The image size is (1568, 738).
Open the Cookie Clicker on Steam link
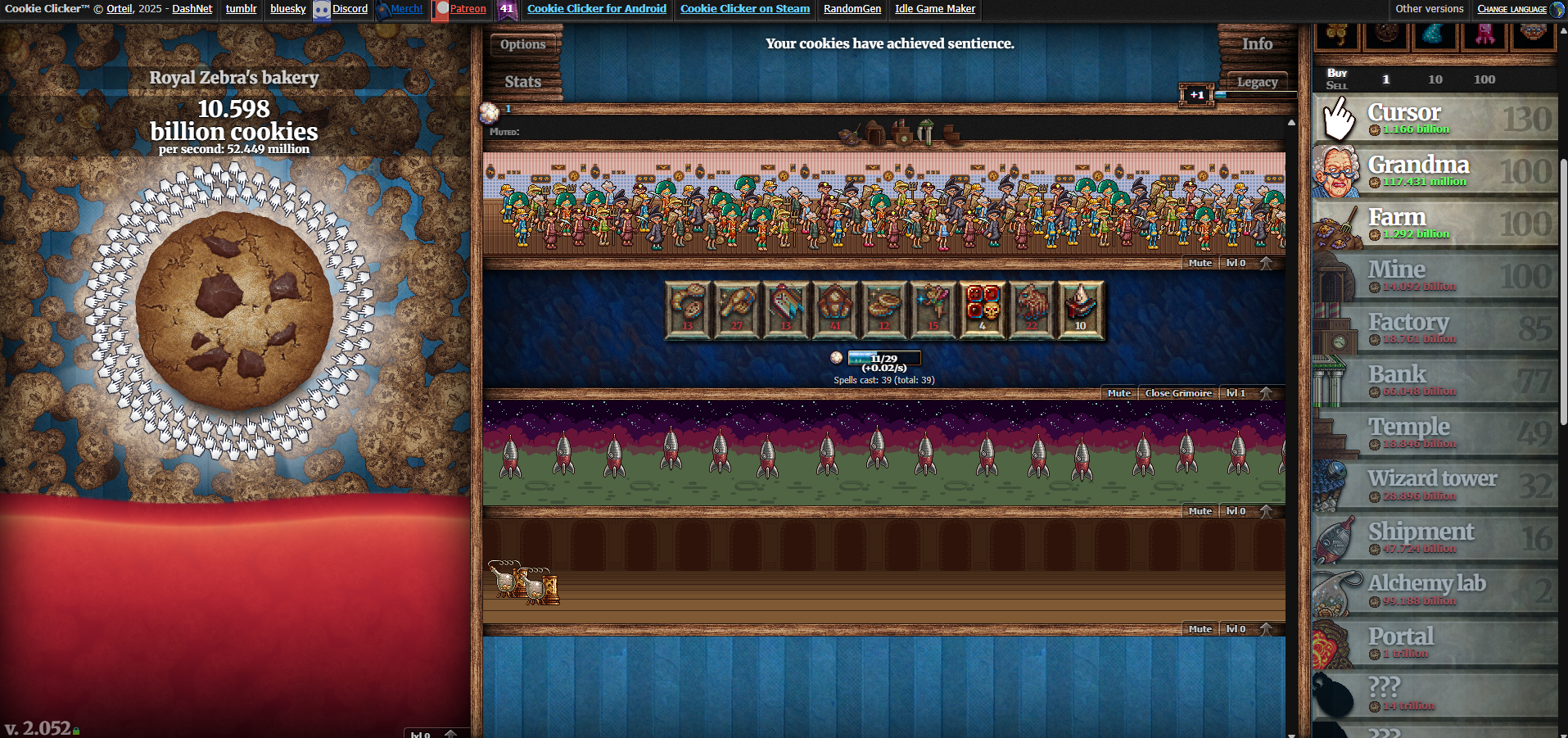pyautogui.click(x=744, y=9)
